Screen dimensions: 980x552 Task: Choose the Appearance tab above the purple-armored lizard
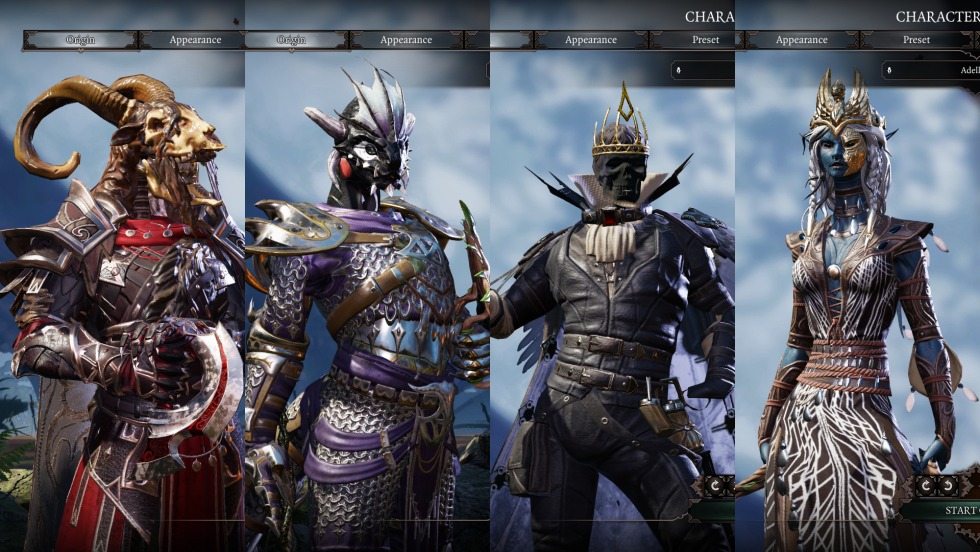click(x=406, y=40)
